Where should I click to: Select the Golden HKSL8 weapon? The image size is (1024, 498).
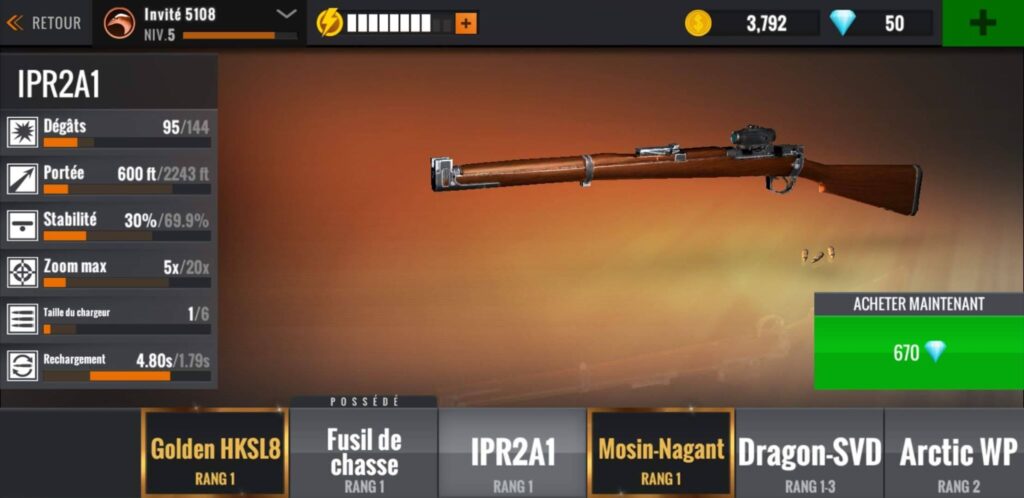tap(215, 453)
